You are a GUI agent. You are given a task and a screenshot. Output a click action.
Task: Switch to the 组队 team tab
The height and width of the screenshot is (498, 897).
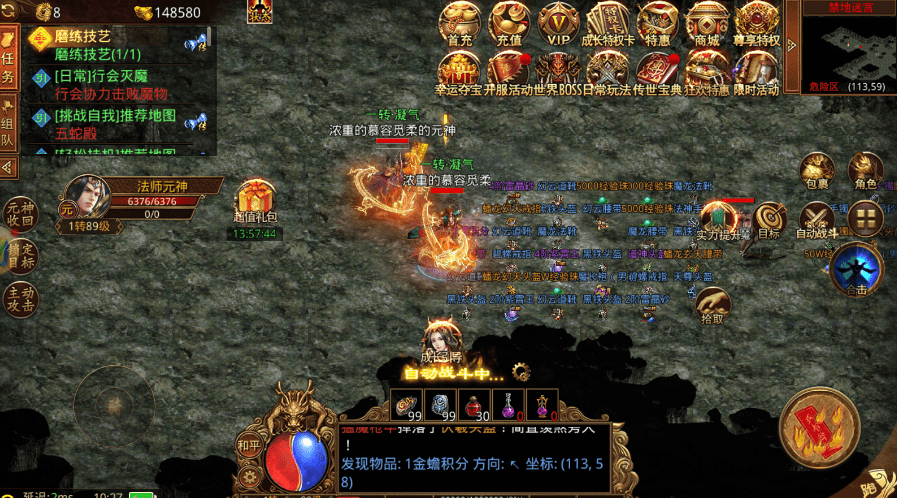[x=8, y=127]
